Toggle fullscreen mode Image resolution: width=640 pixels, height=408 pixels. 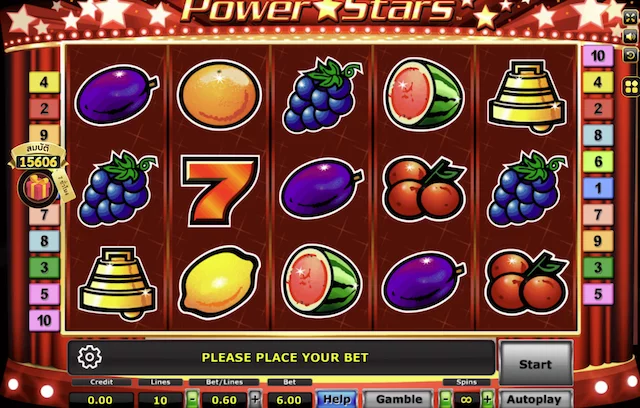click(x=630, y=19)
